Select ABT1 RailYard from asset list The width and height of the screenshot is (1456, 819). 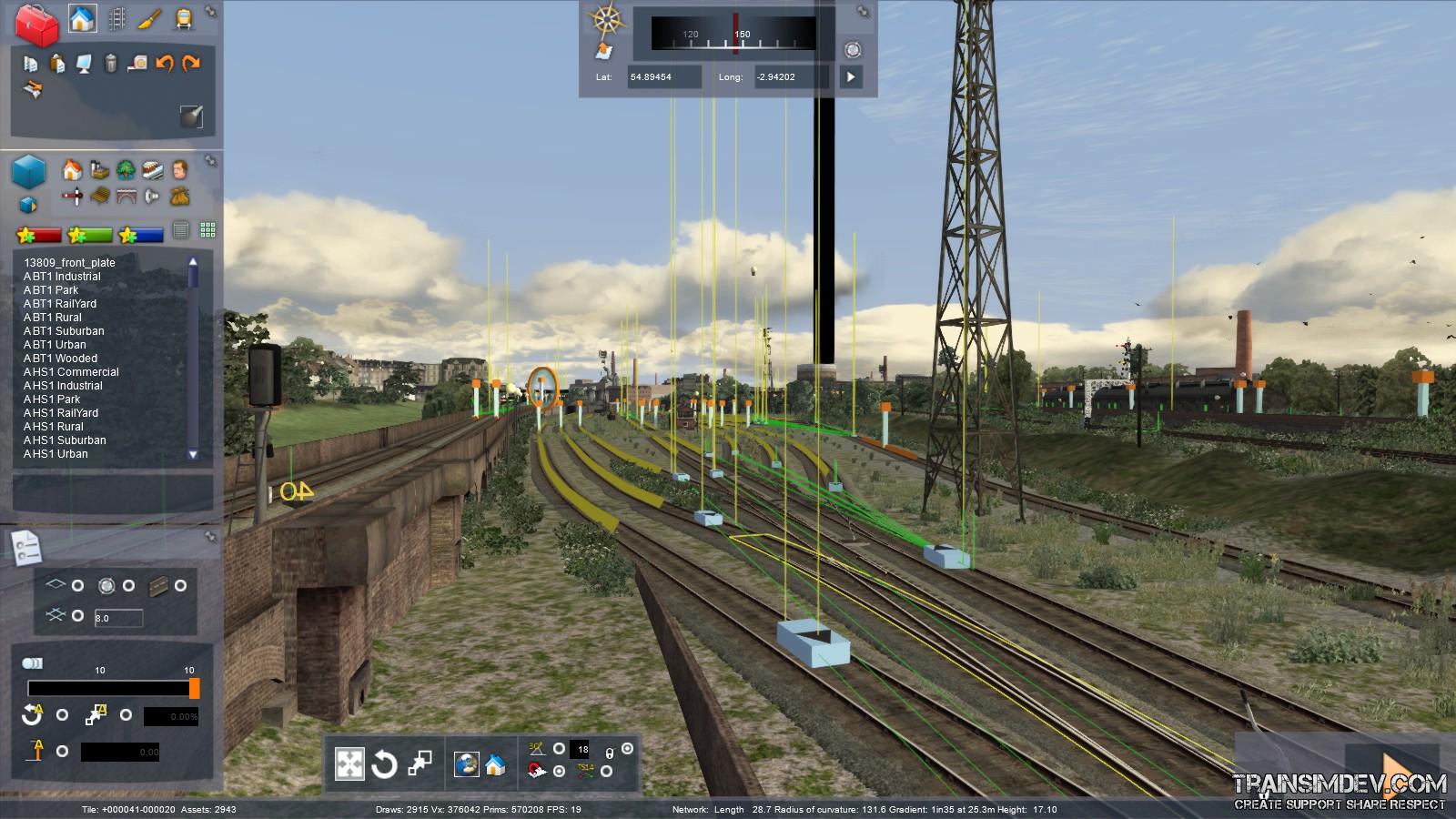coord(60,304)
